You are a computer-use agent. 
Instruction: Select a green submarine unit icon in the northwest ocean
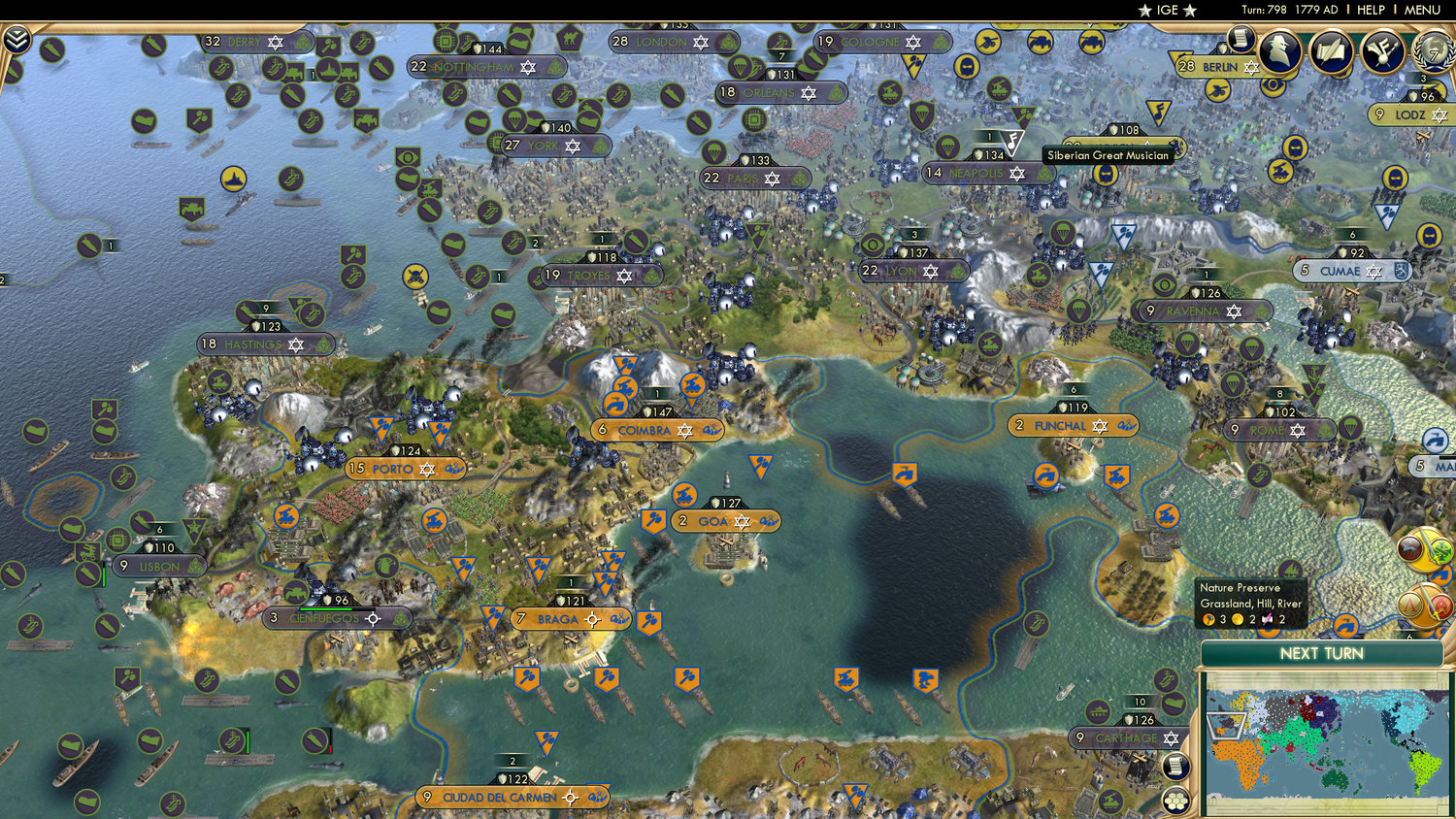(89, 246)
